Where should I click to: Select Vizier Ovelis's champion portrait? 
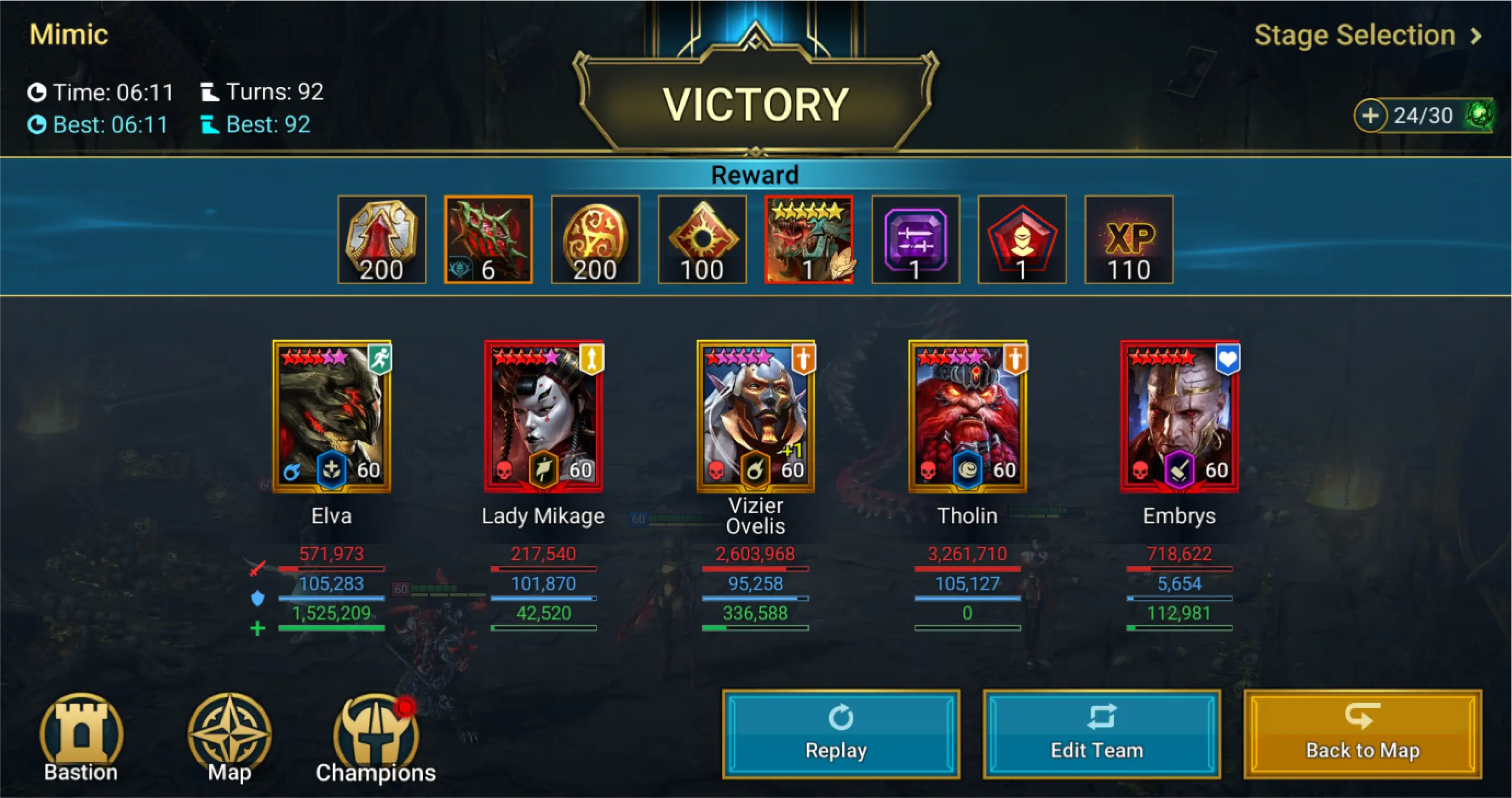click(x=755, y=416)
